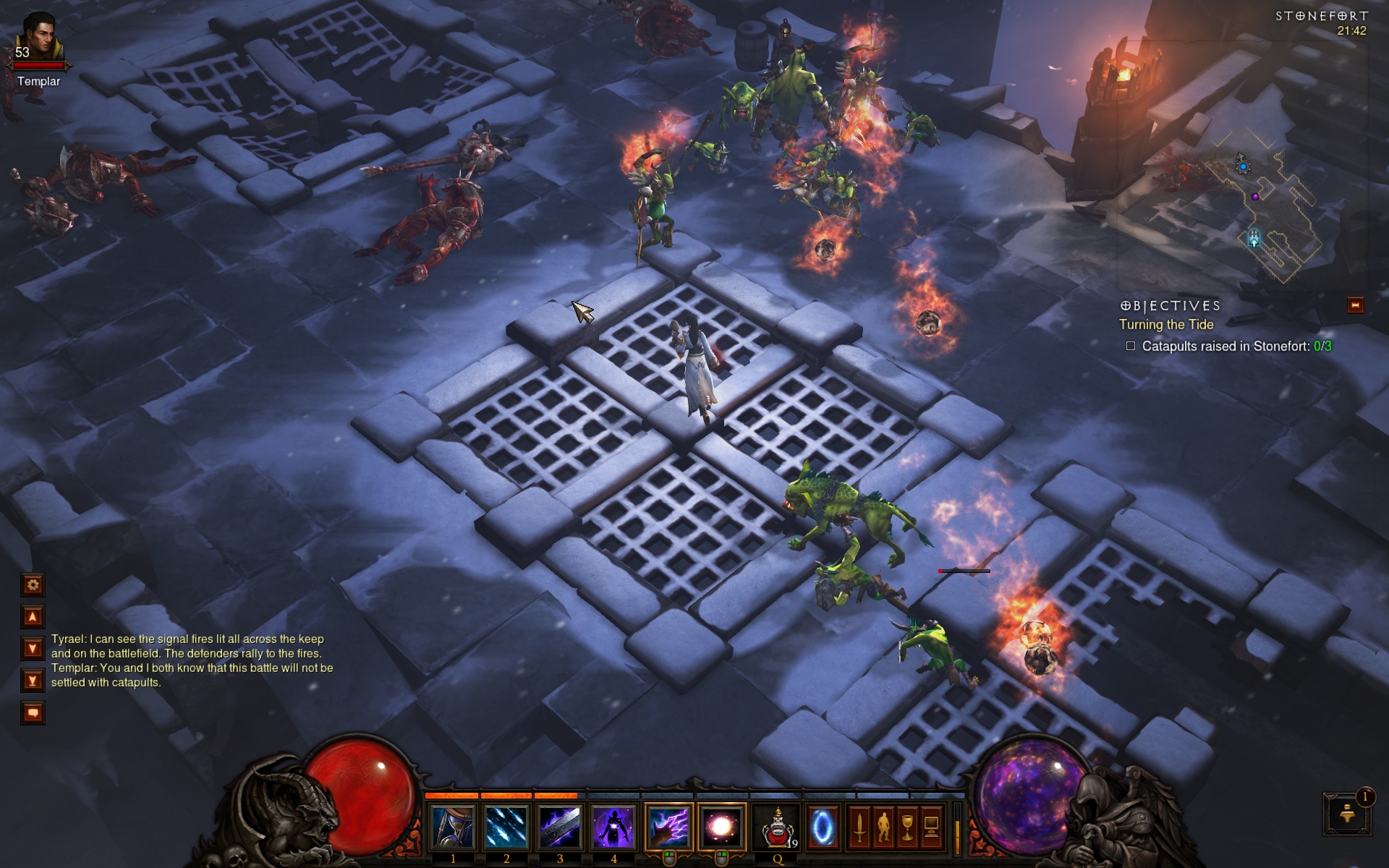
Task: Jump to the bottom of chat log
Action: [33, 680]
